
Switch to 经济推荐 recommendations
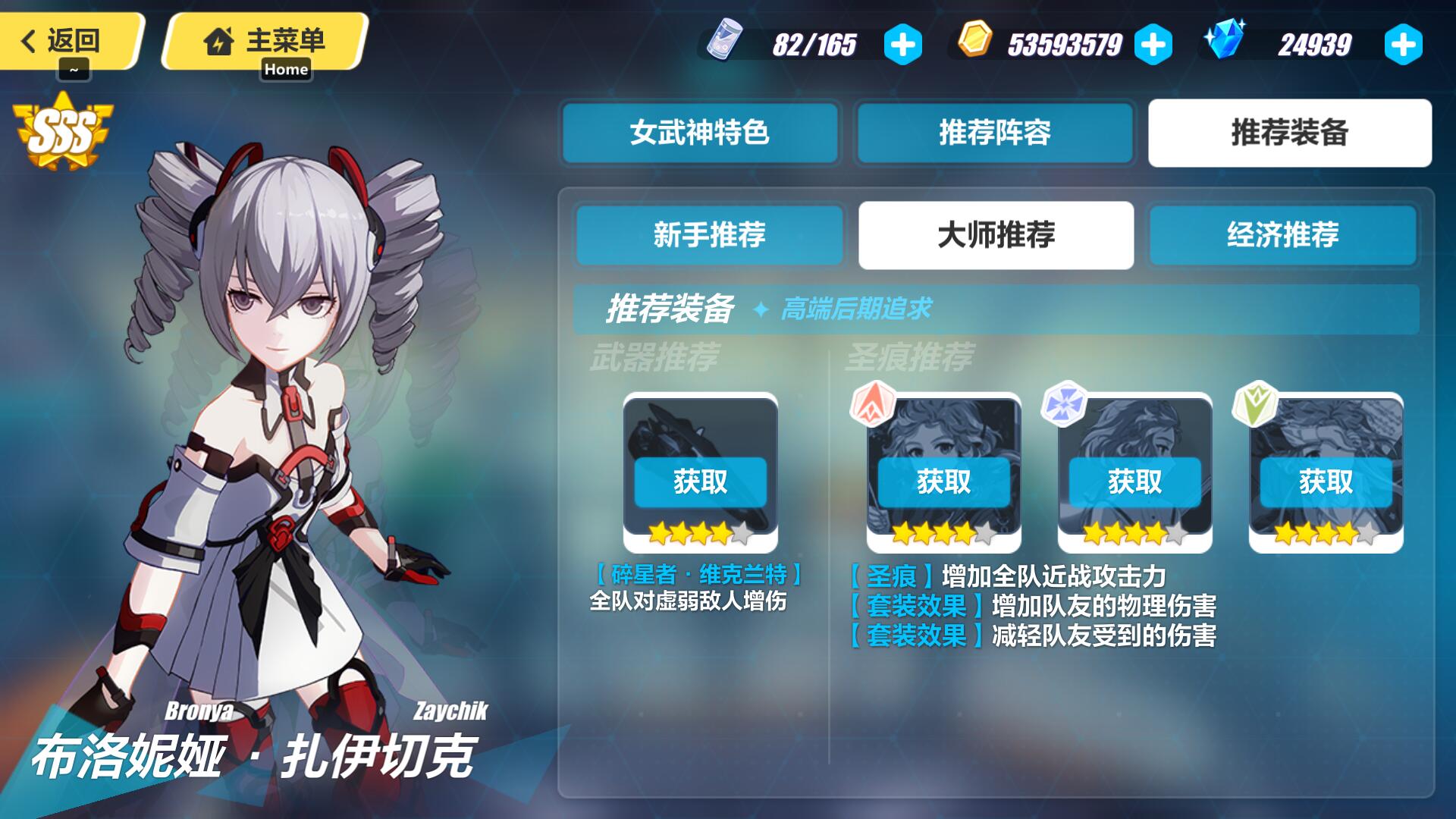pyautogui.click(x=1283, y=236)
